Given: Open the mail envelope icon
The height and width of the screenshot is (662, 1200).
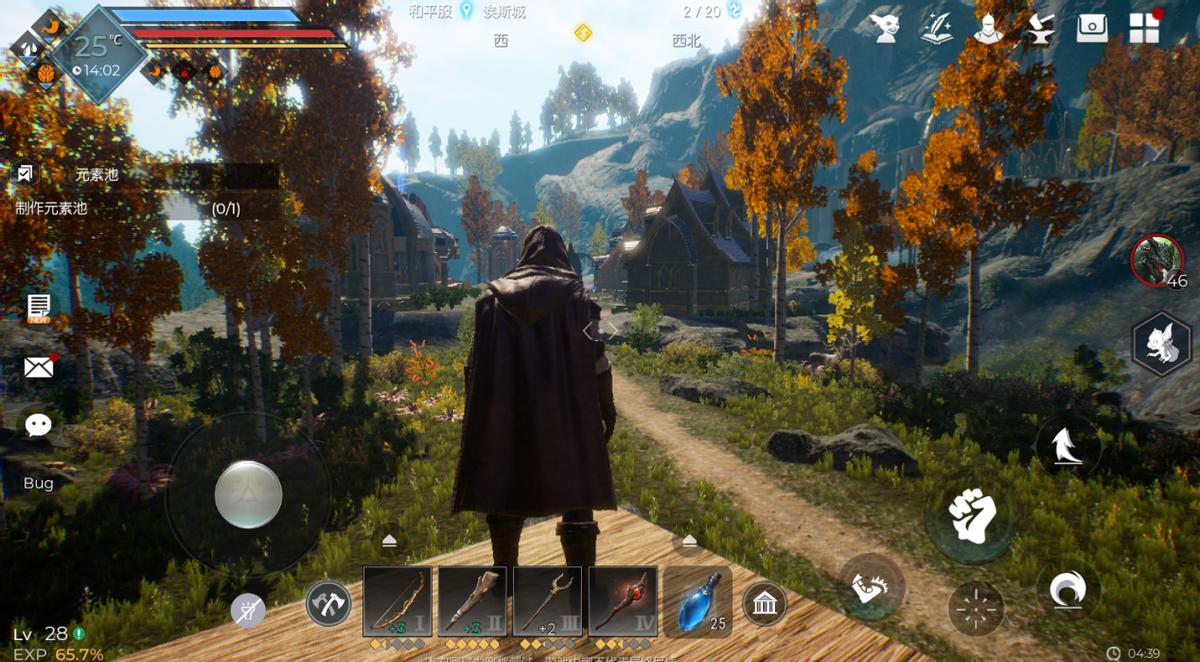Looking at the screenshot, I should [38, 367].
